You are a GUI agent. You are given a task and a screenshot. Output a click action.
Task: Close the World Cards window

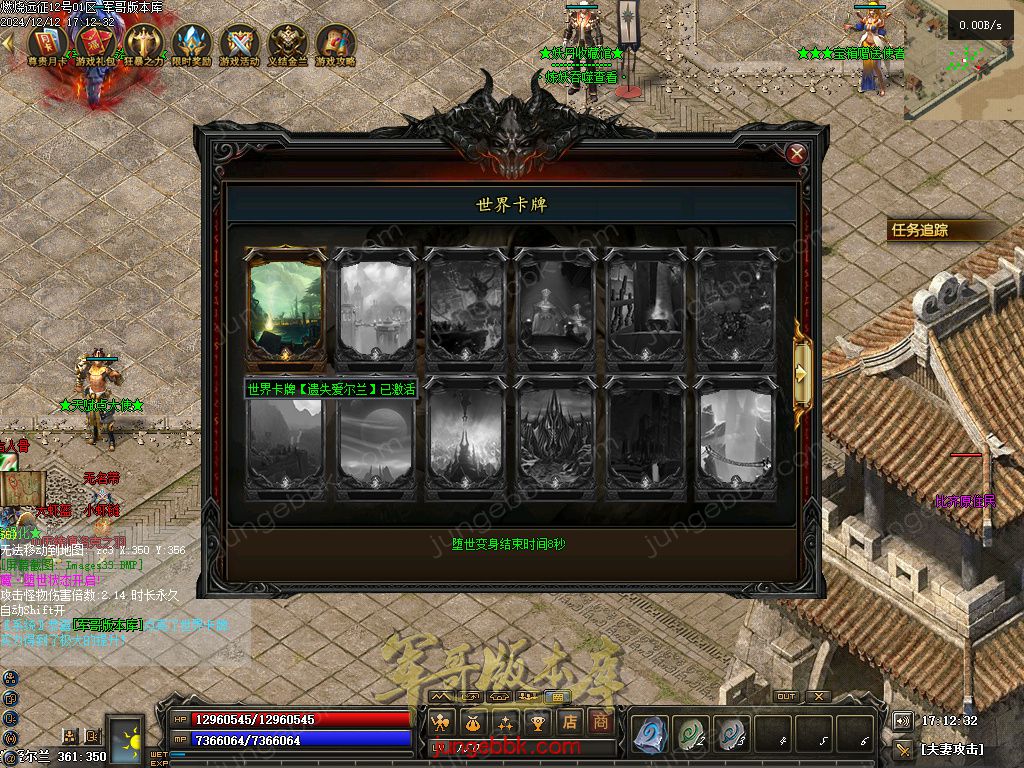tap(797, 154)
